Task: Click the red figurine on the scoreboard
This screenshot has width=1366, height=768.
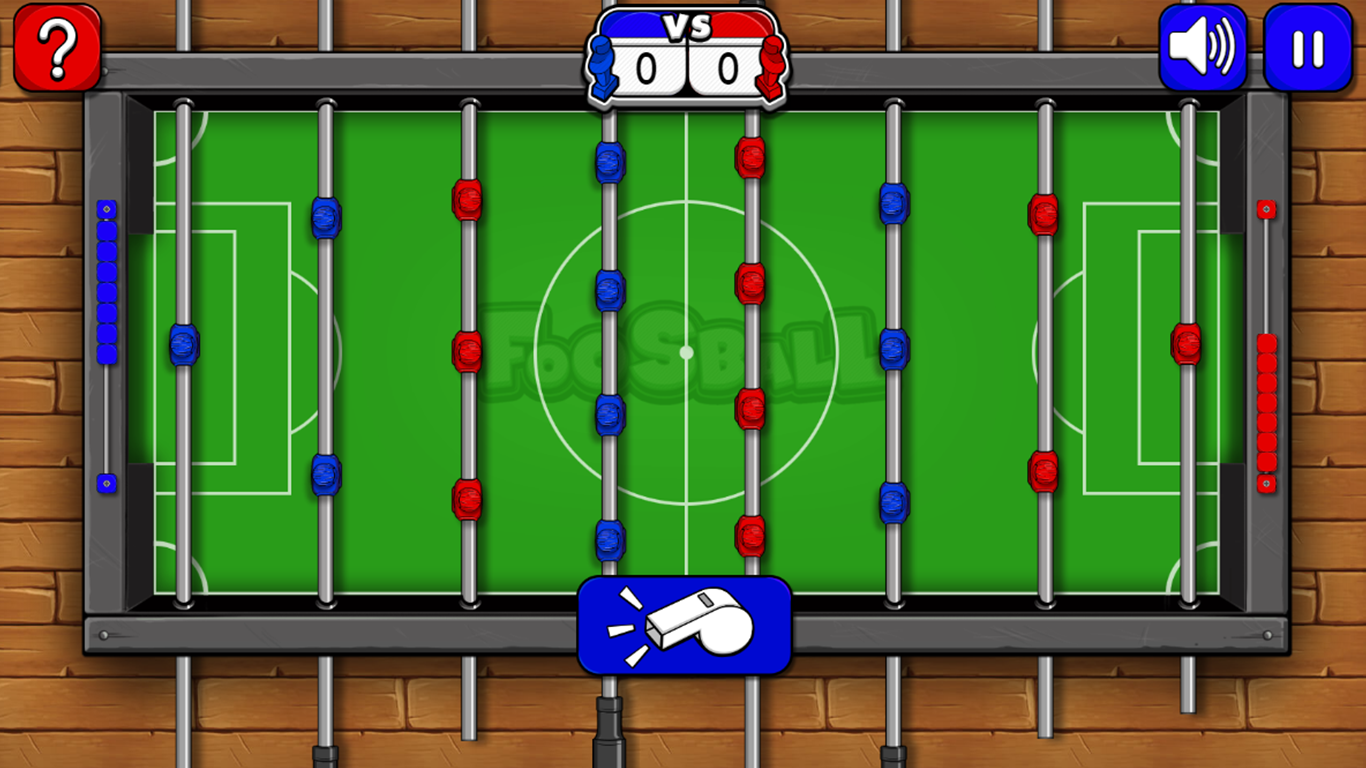Action: [770, 65]
